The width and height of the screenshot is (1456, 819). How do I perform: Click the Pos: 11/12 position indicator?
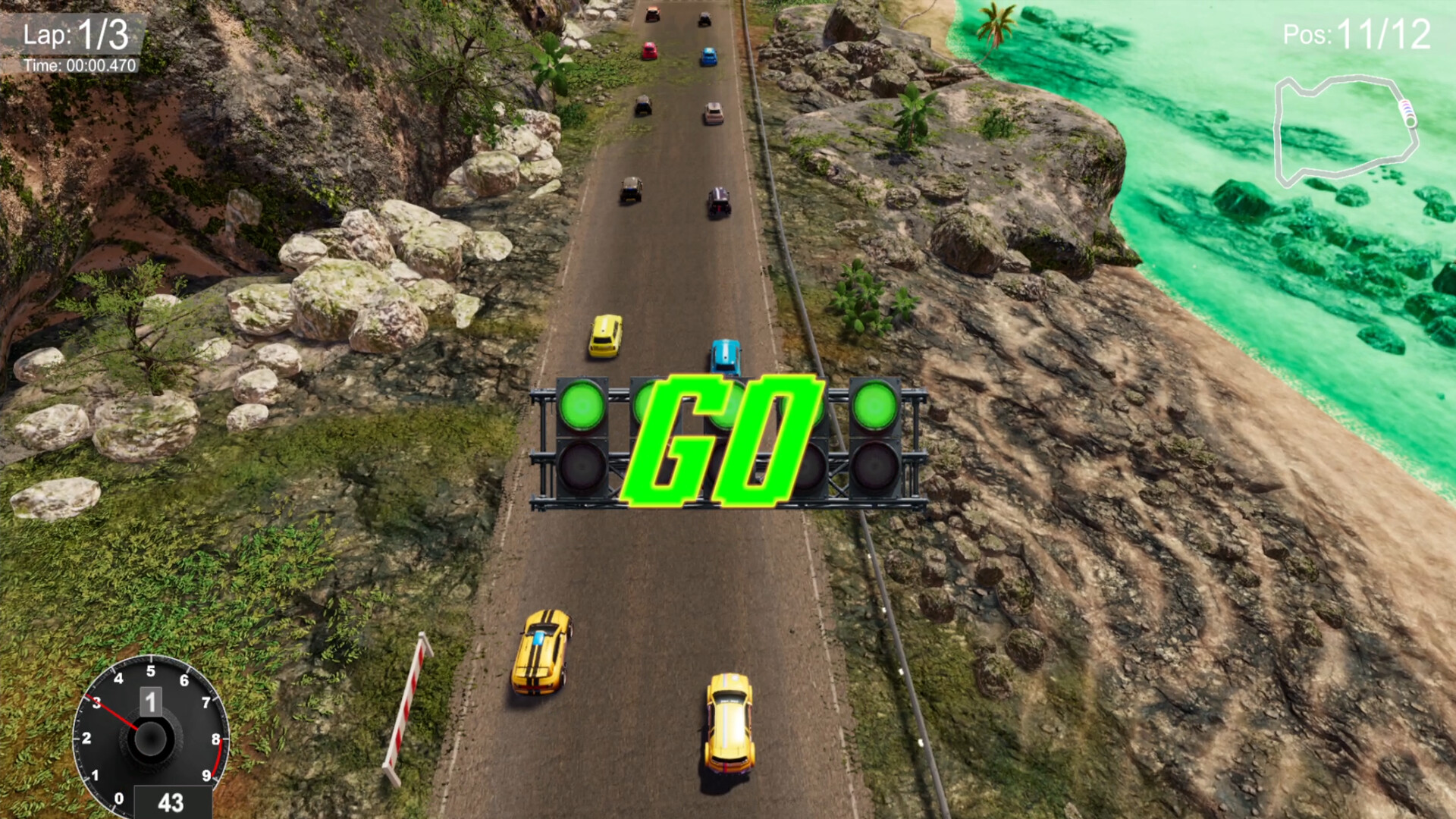(x=1357, y=33)
